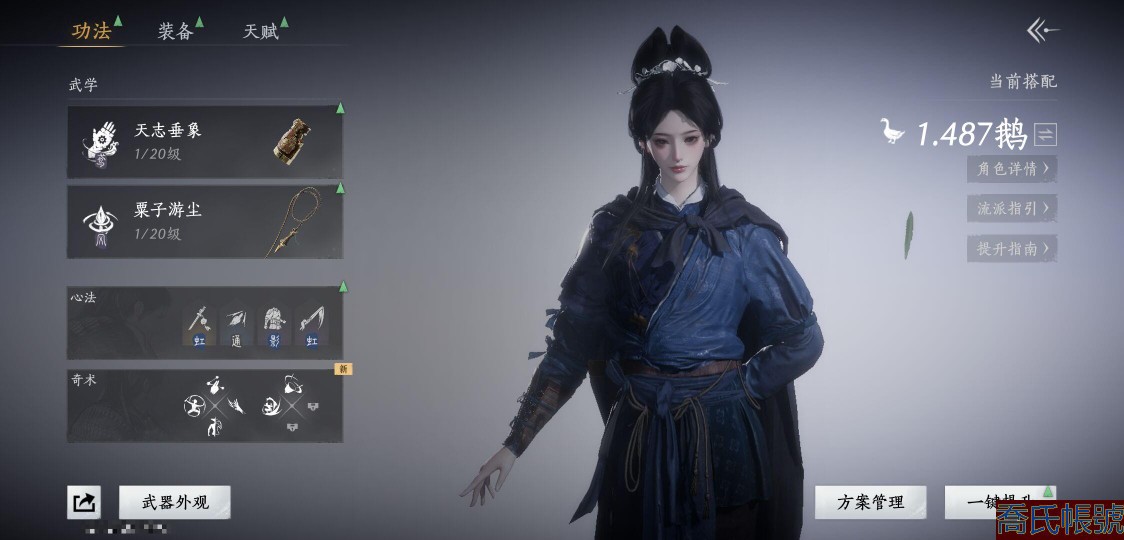Open the 心法 inner skills panel
1124x540 pixels.
(x=205, y=320)
